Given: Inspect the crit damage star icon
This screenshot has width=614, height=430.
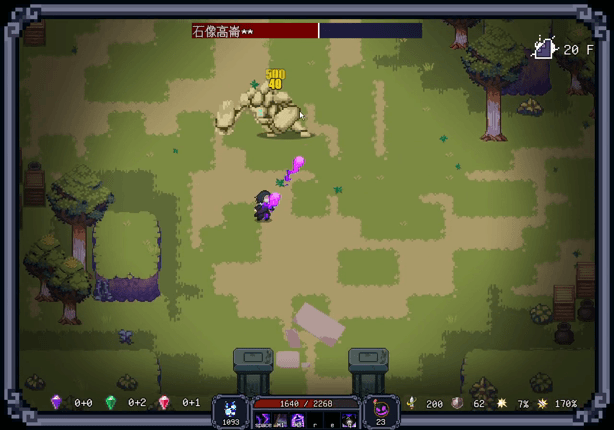Looking at the screenshot, I should point(543,404).
